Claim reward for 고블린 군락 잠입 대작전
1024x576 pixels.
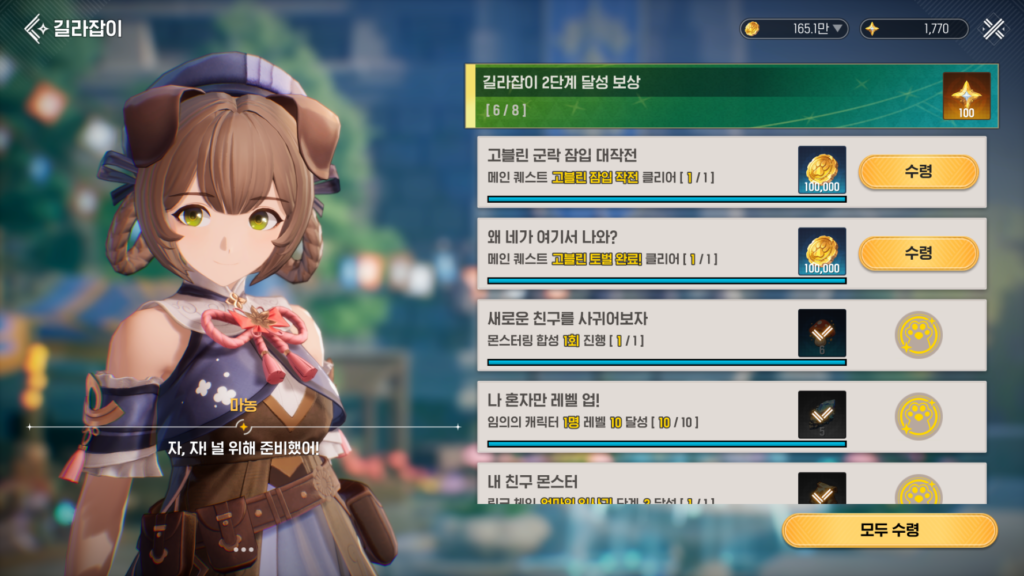pyautogui.click(x=918, y=172)
